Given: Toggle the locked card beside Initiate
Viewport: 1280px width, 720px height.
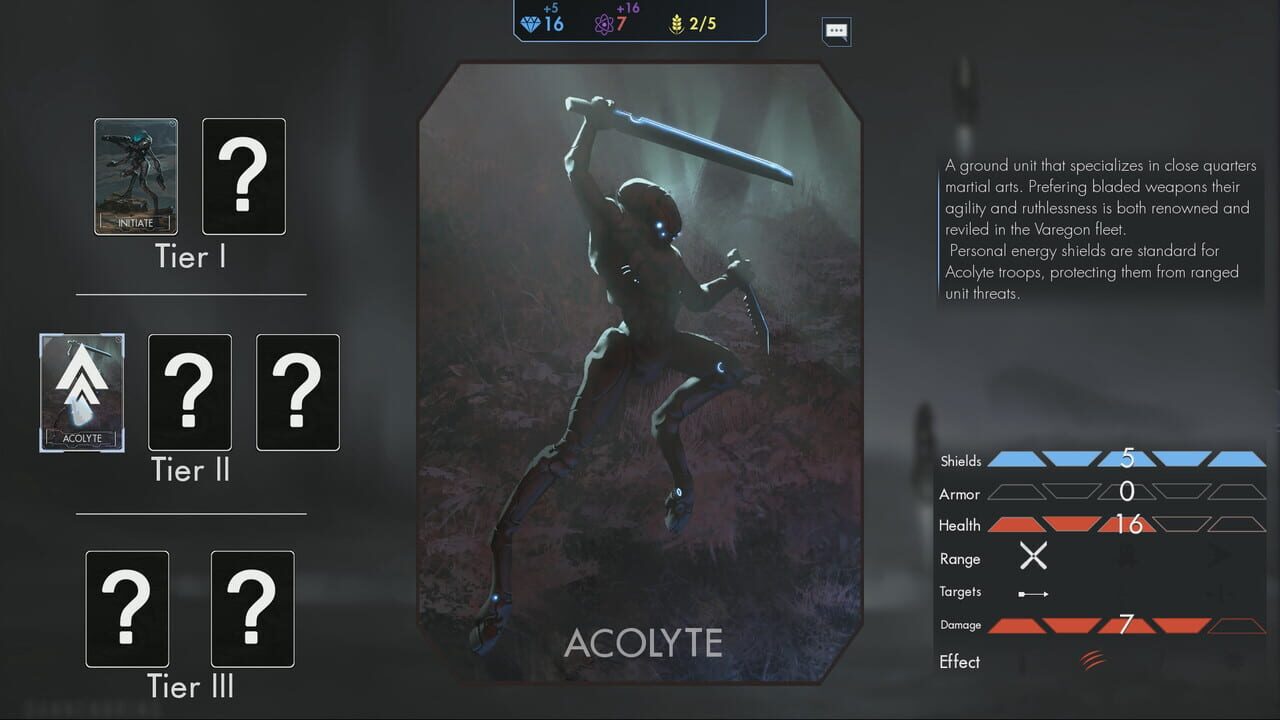Looking at the screenshot, I should coord(243,176).
